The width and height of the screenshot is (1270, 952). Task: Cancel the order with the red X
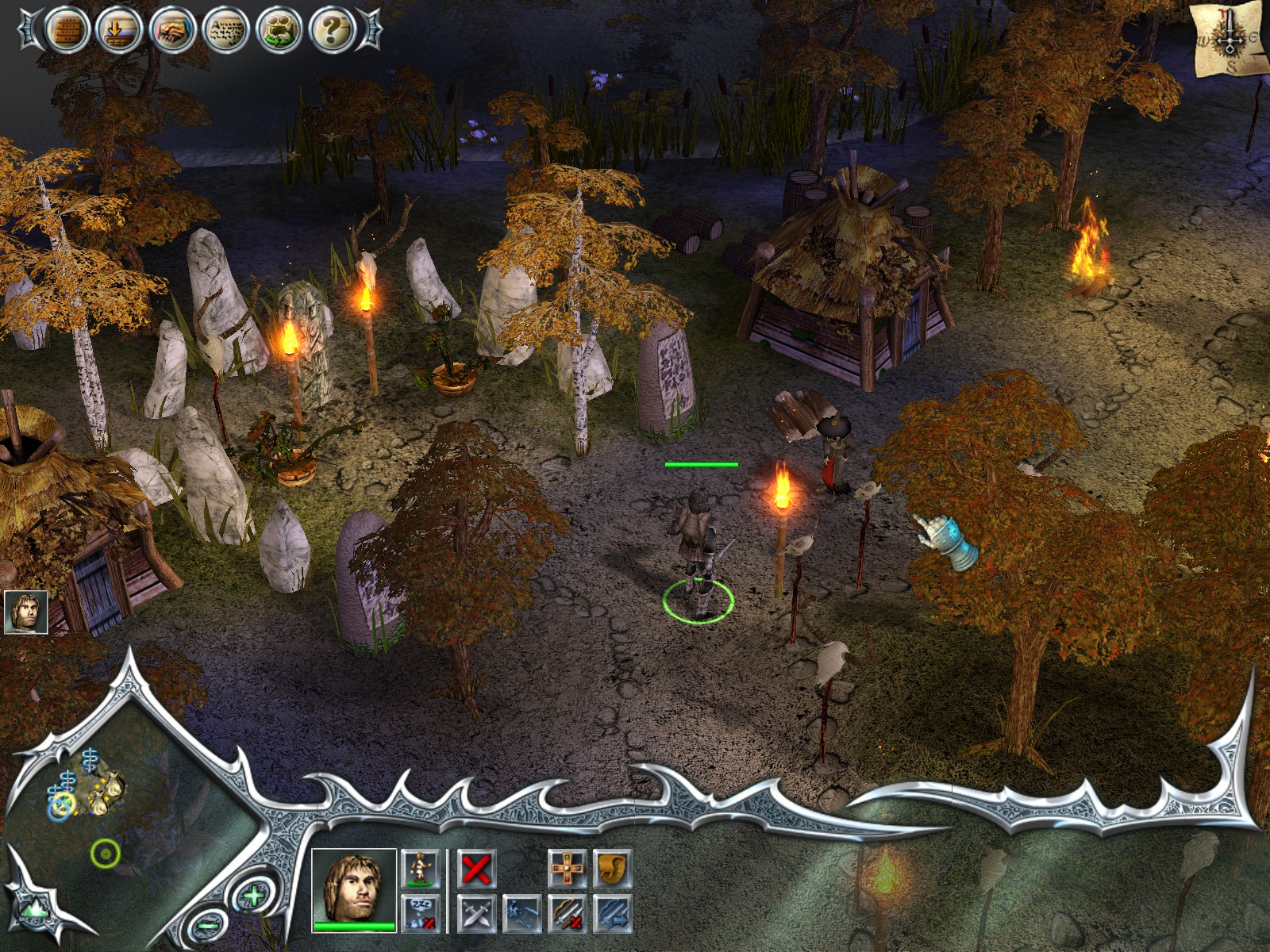(476, 868)
